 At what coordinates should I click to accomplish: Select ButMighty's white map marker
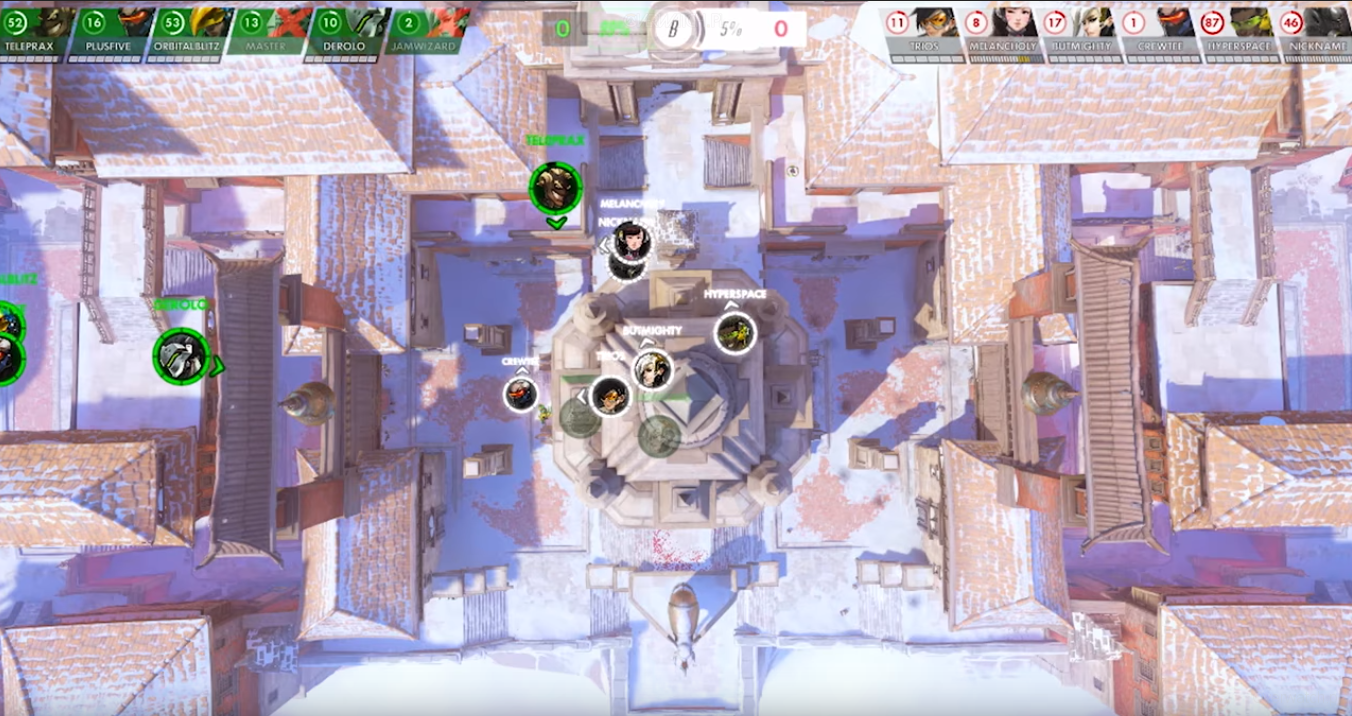(x=652, y=370)
